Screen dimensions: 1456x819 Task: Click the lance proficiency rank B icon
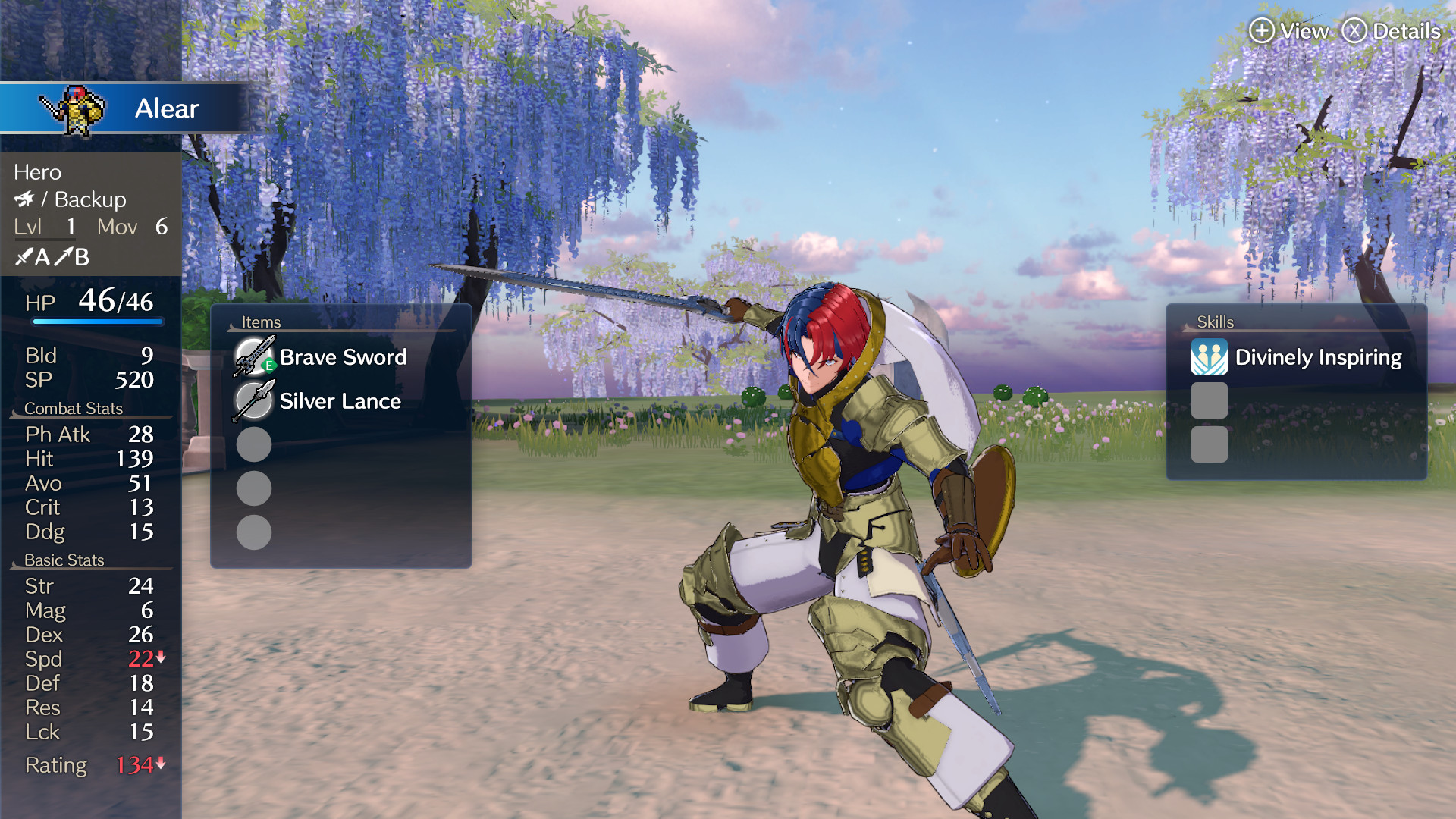pyautogui.click(x=74, y=256)
